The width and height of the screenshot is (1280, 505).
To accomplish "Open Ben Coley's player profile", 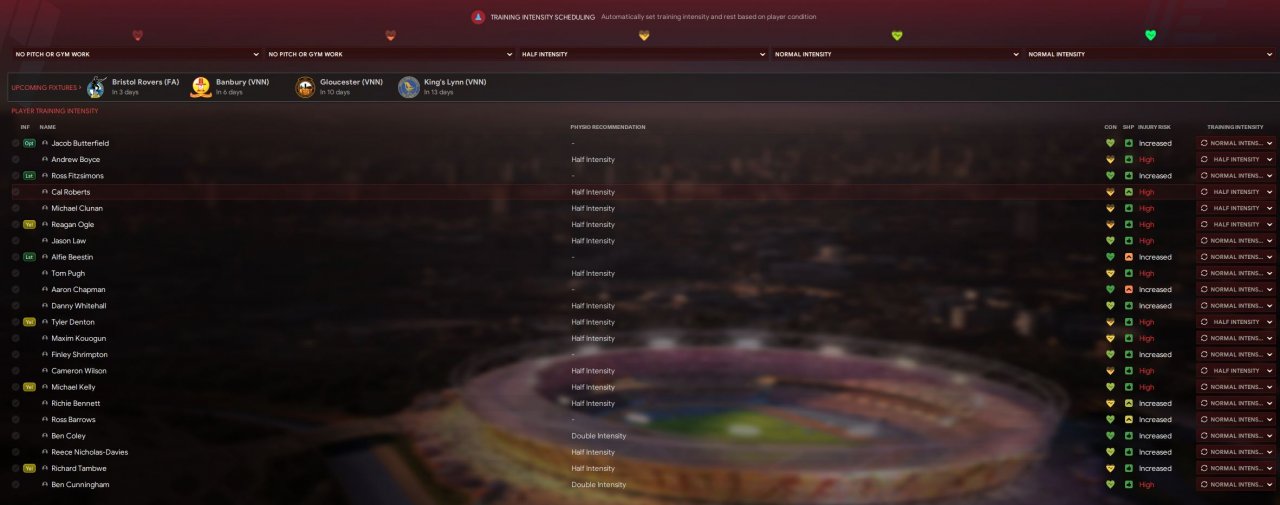I will click(x=69, y=436).
